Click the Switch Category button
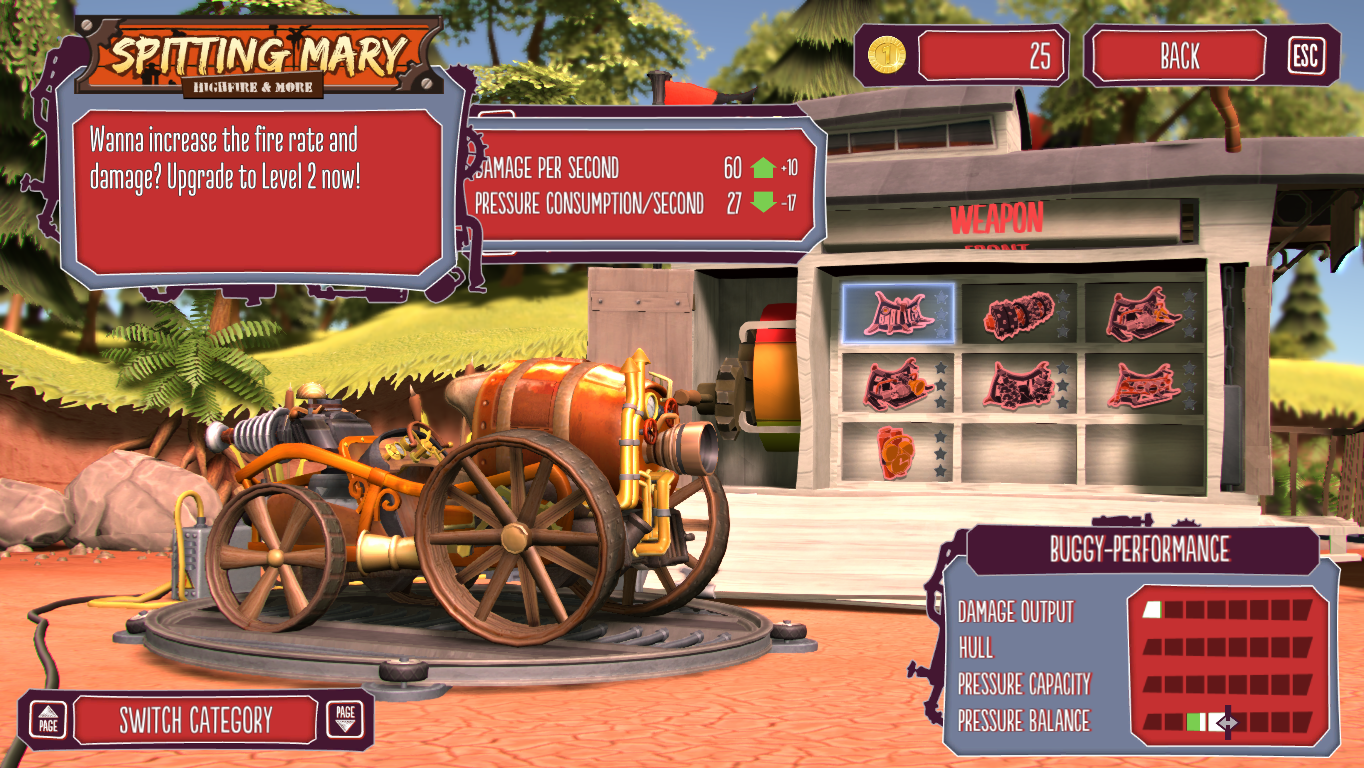The image size is (1364, 768). click(x=196, y=720)
